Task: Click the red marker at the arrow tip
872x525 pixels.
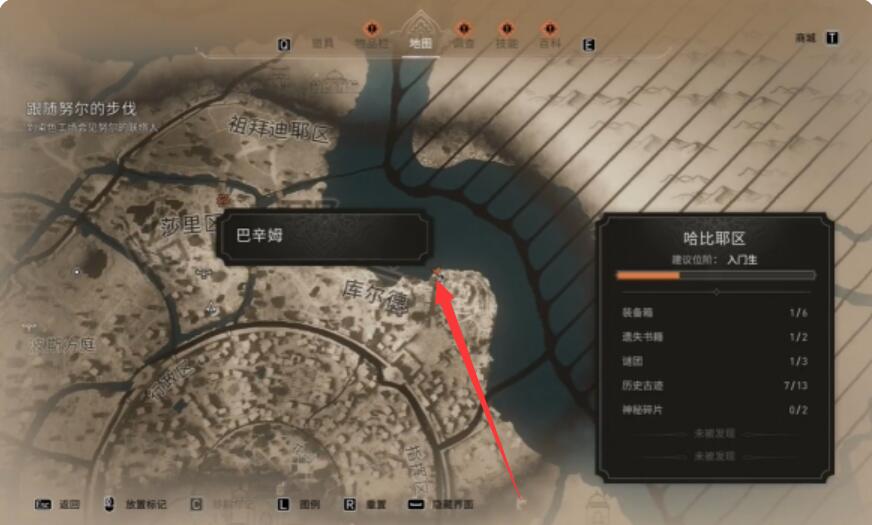Action: [438, 272]
